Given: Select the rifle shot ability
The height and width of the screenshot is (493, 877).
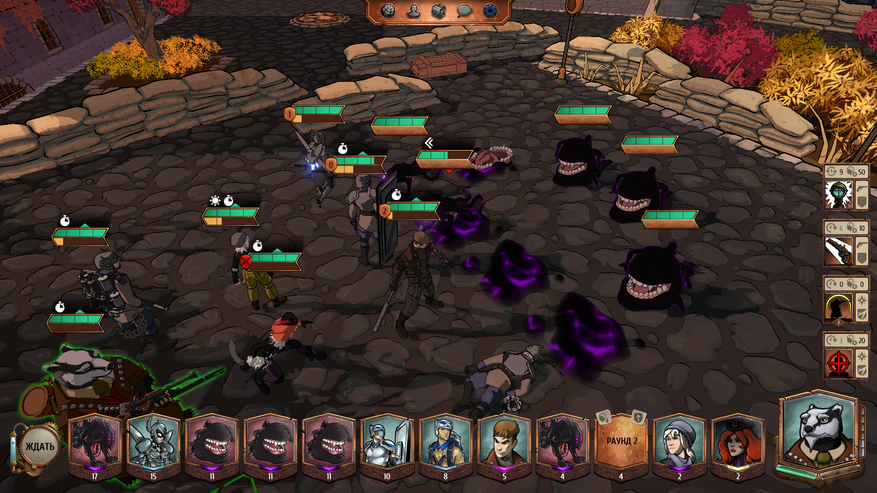Looking at the screenshot, I should [x=838, y=249].
